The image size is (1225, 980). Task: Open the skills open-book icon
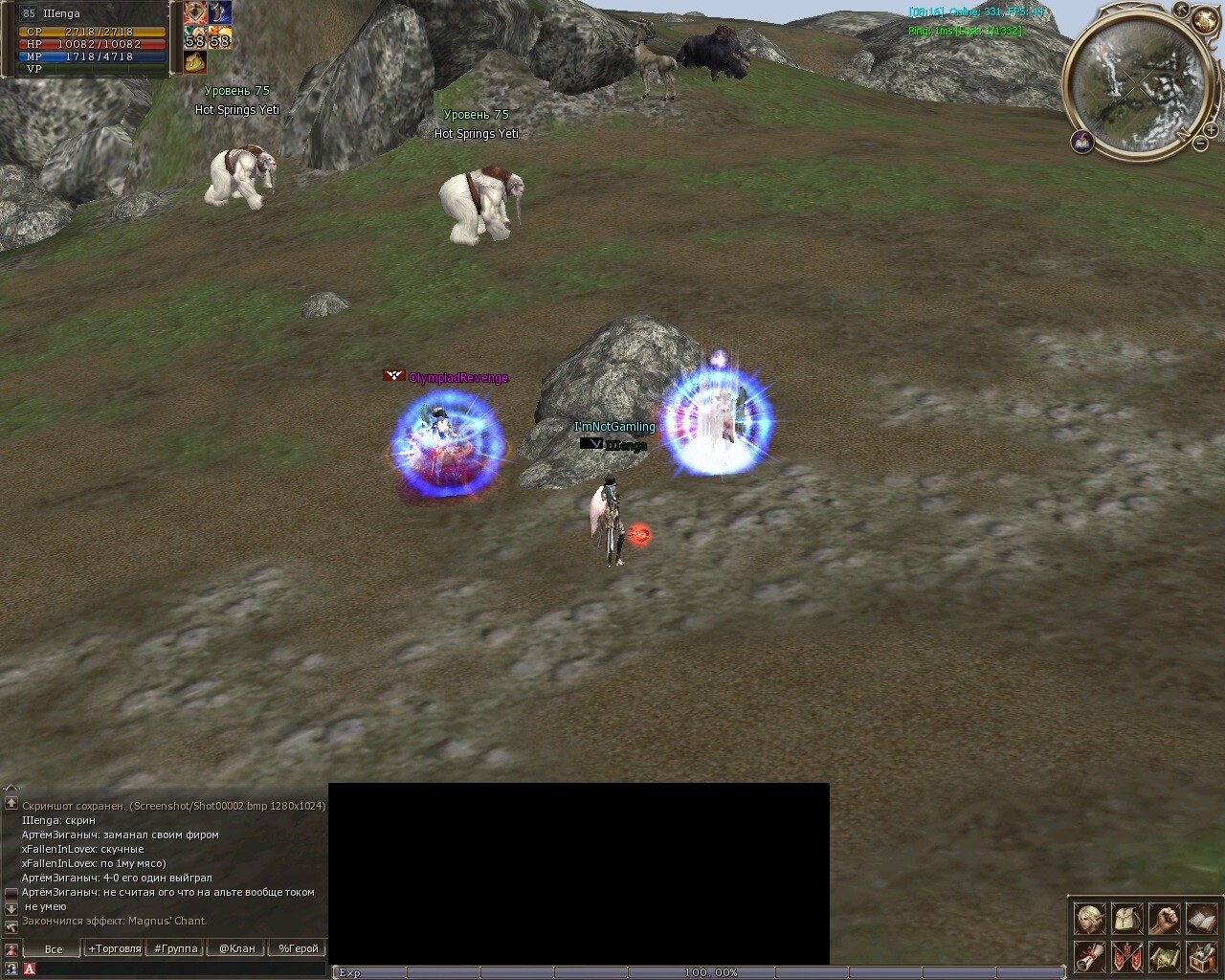[1201, 920]
